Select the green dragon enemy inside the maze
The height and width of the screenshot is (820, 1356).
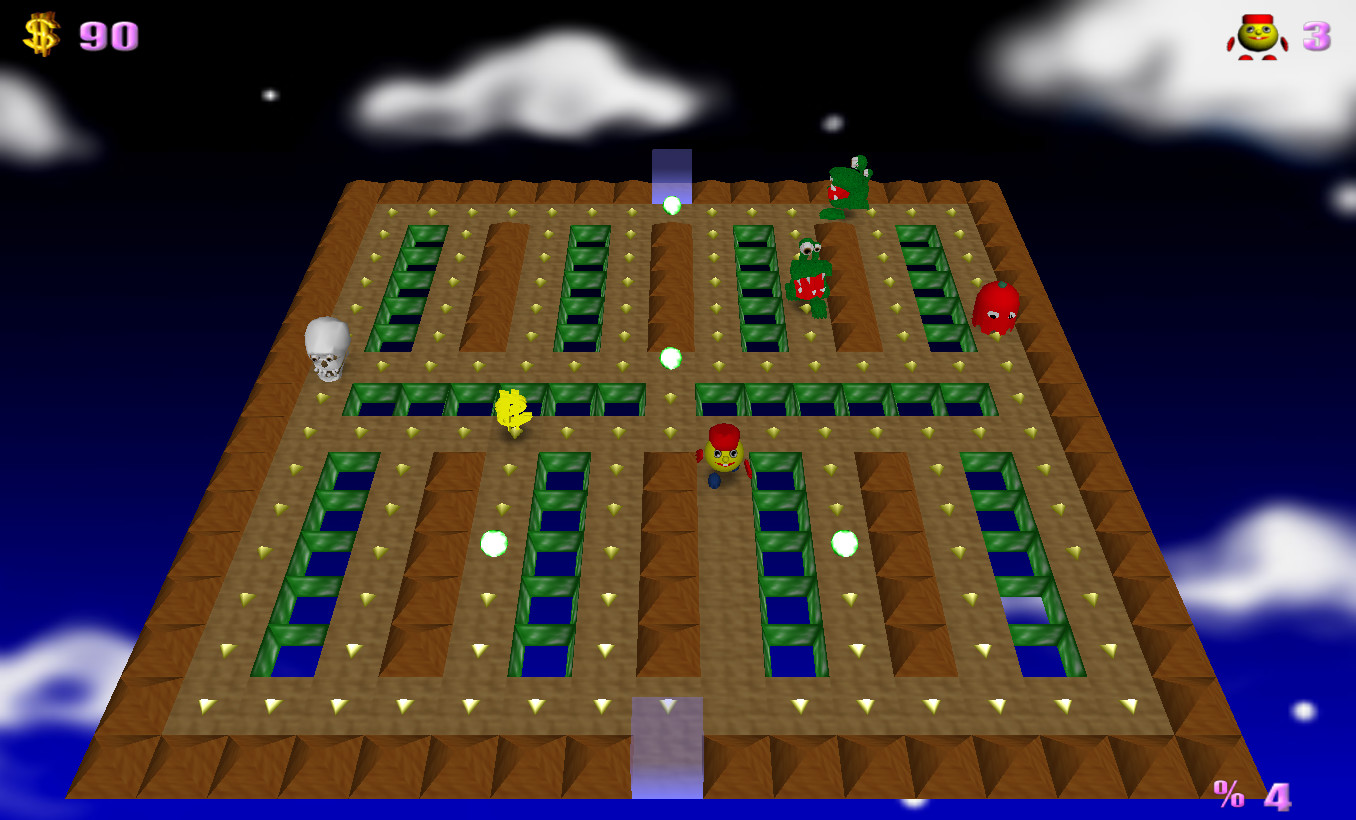click(x=810, y=275)
